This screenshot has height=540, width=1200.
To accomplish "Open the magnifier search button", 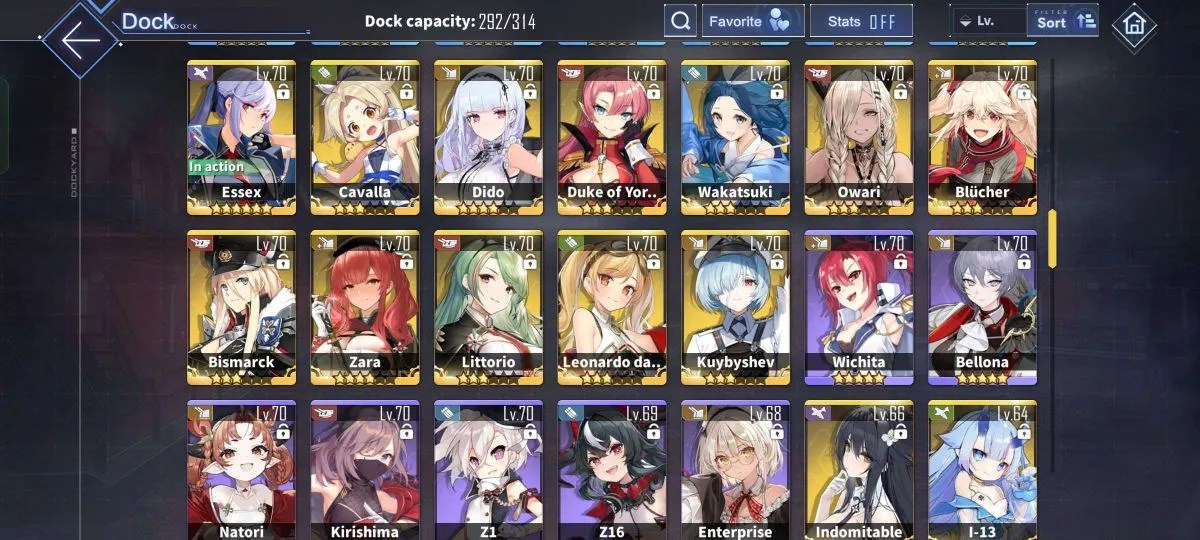I will tap(680, 21).
